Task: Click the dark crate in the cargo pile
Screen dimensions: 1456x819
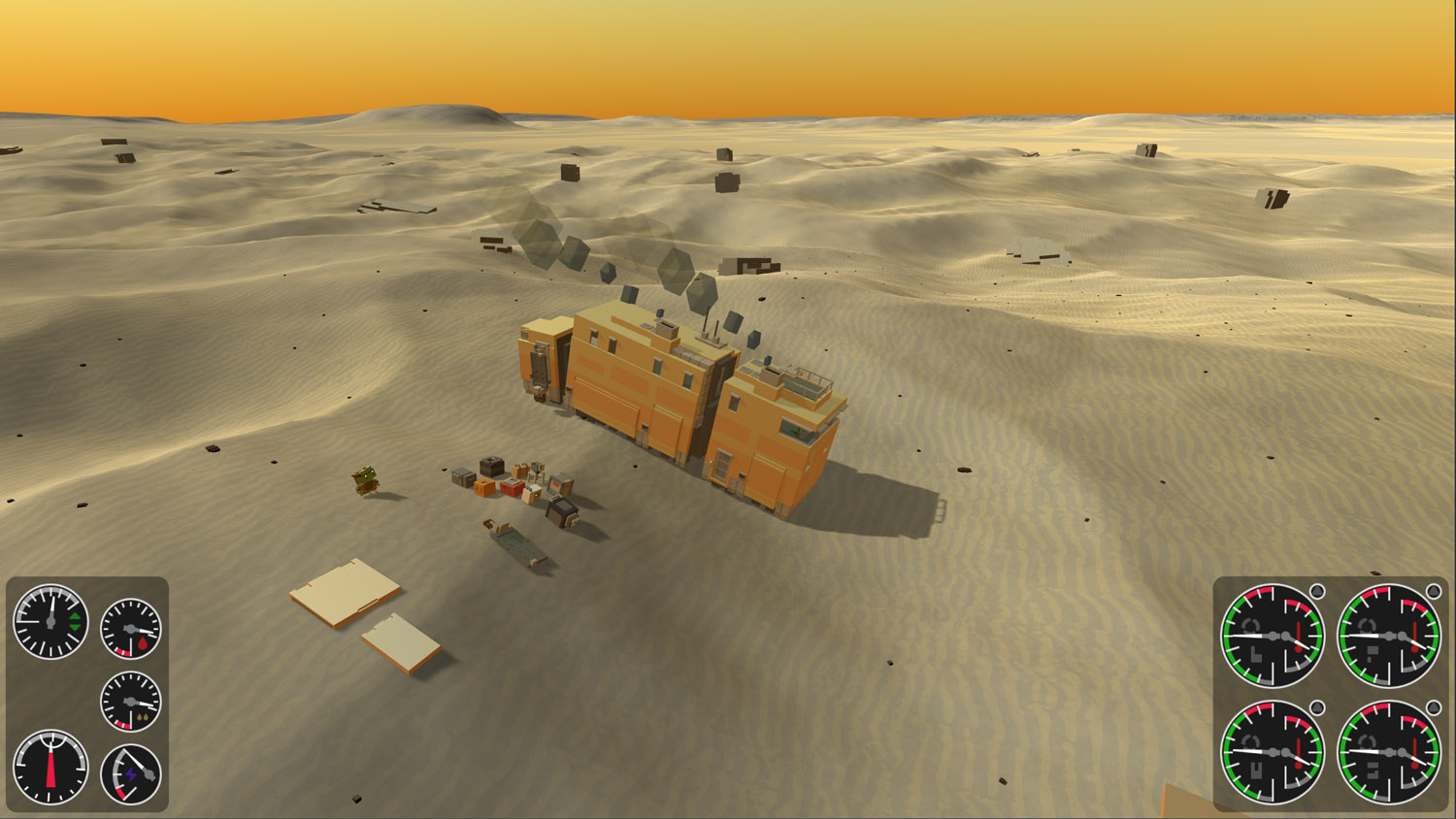Action: [x=491, y=468]
